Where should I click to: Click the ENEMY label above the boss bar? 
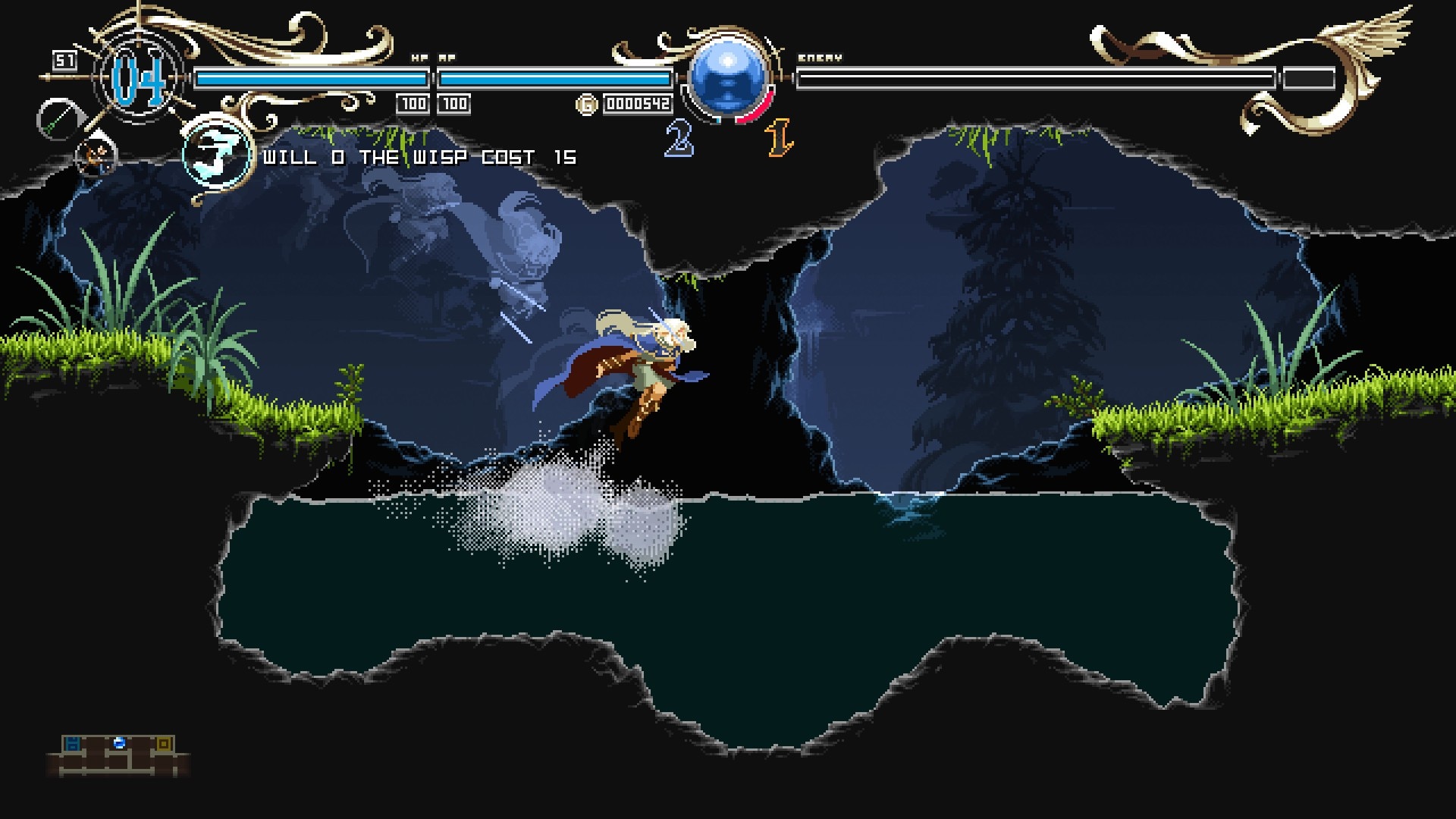(820, 57)
